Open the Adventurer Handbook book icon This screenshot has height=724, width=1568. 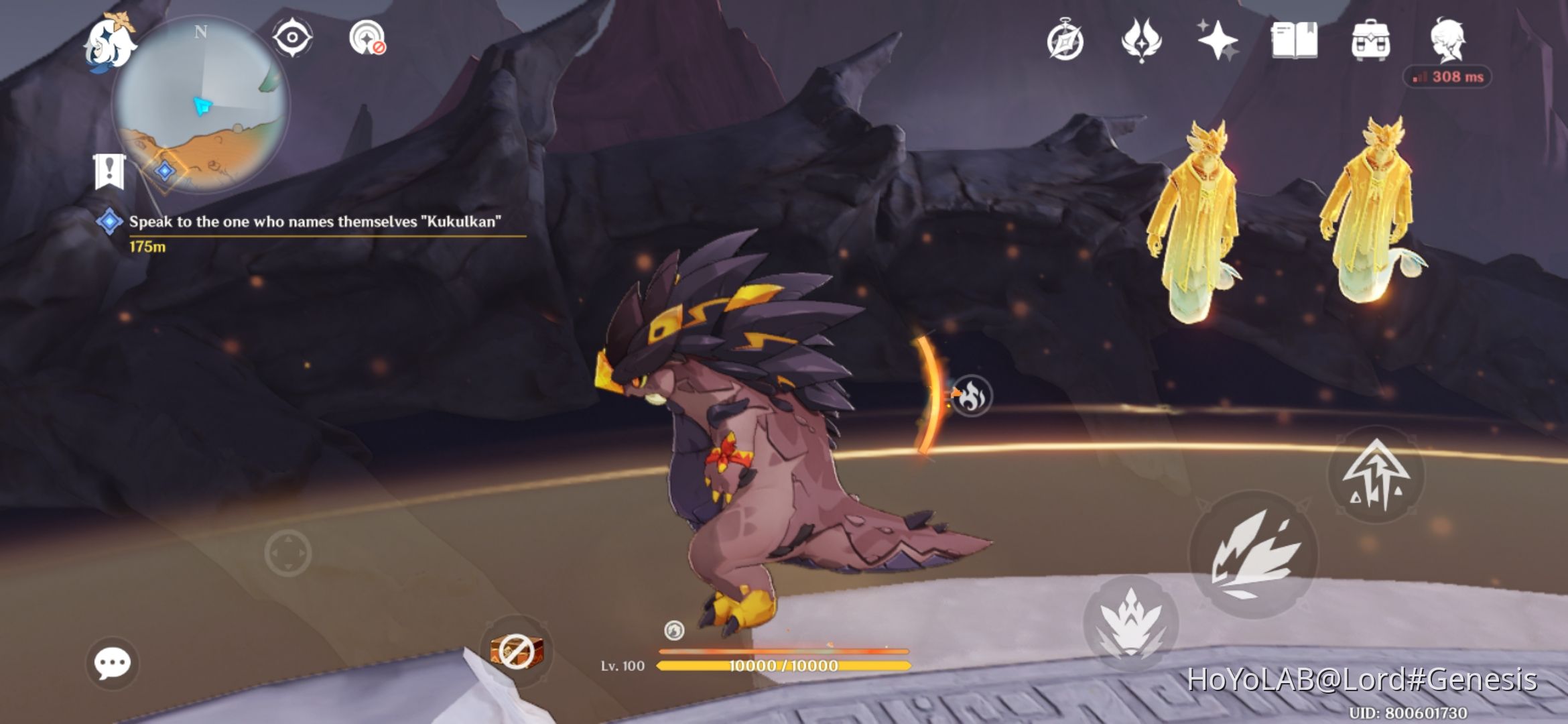coord(1294,42)
